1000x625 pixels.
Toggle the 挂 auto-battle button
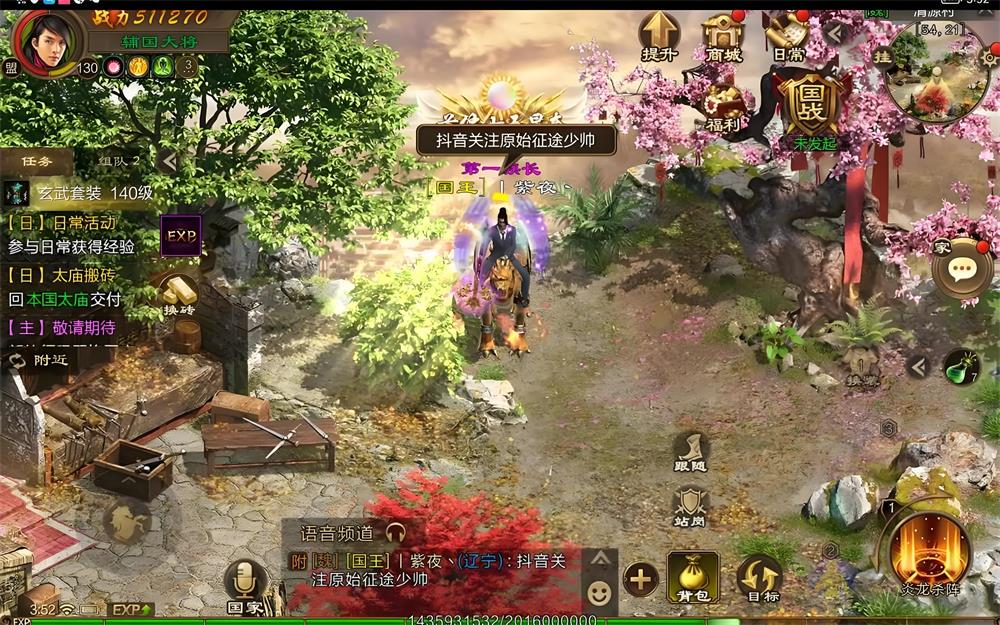point(882,59)
